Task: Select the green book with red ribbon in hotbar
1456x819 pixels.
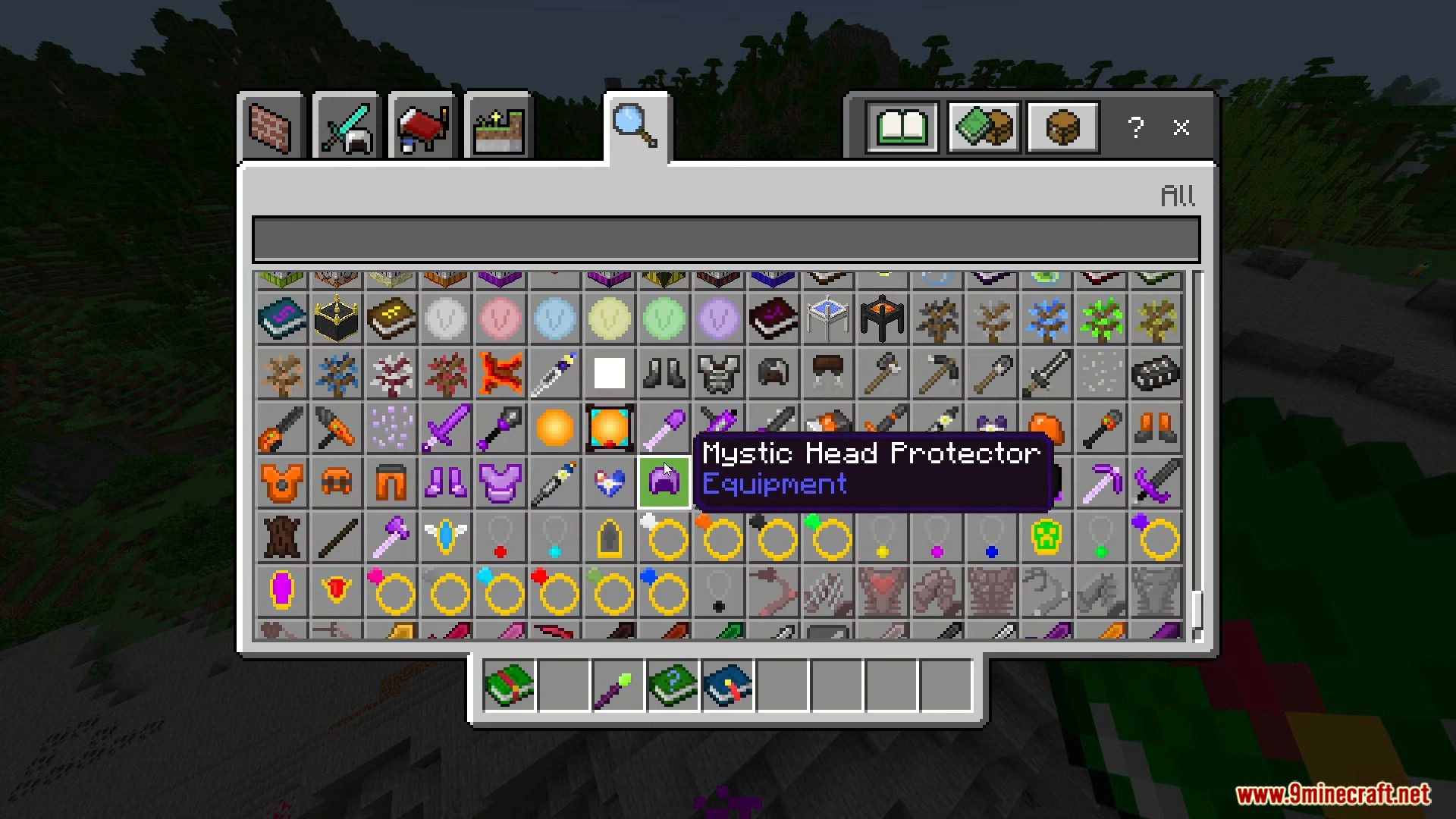Action: (510, 686)
